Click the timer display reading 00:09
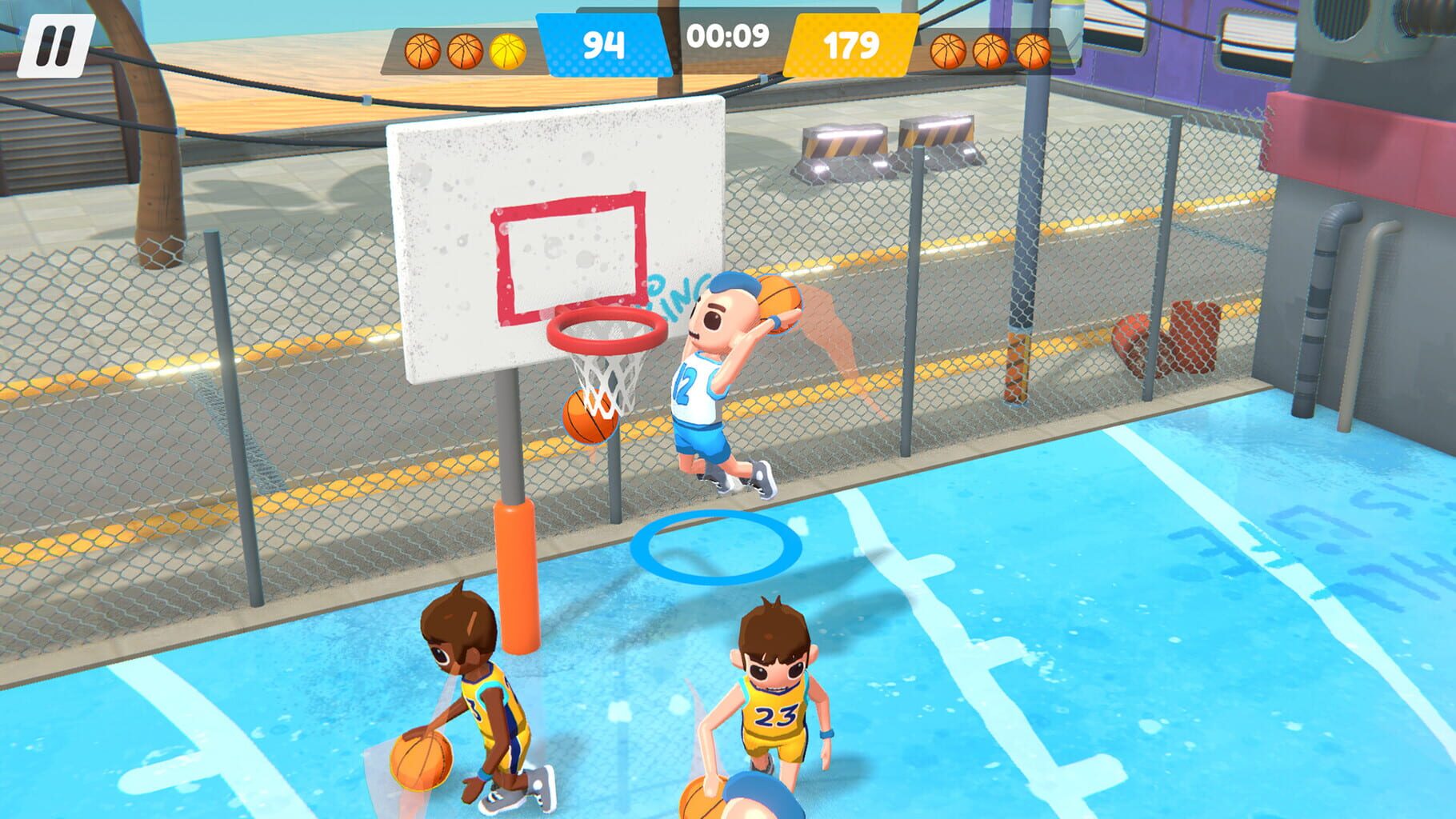Viewport: 1456px width, 819px height. pos(726,36)
